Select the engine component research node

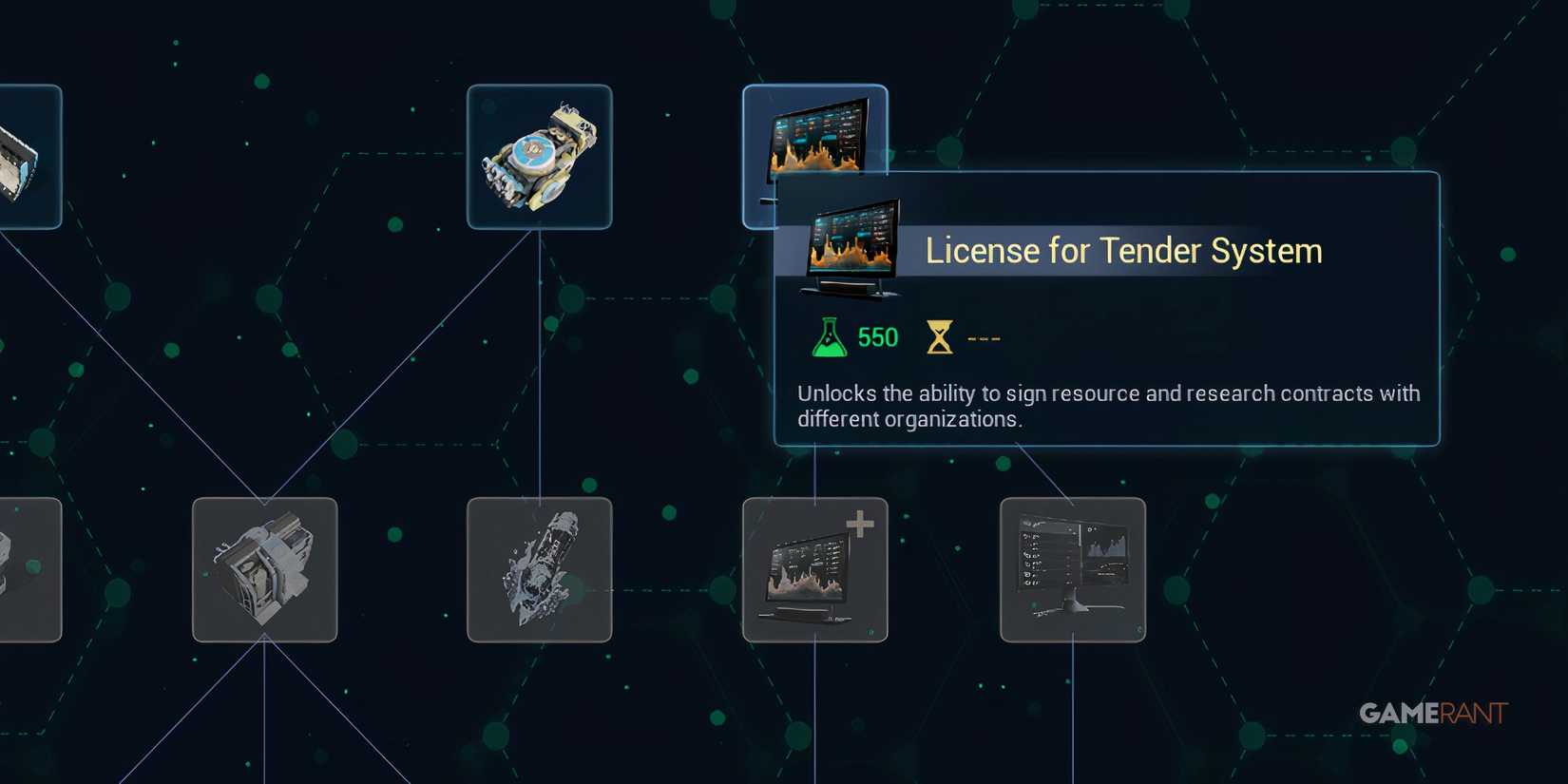pyautogui.click(x=539, y=155)
